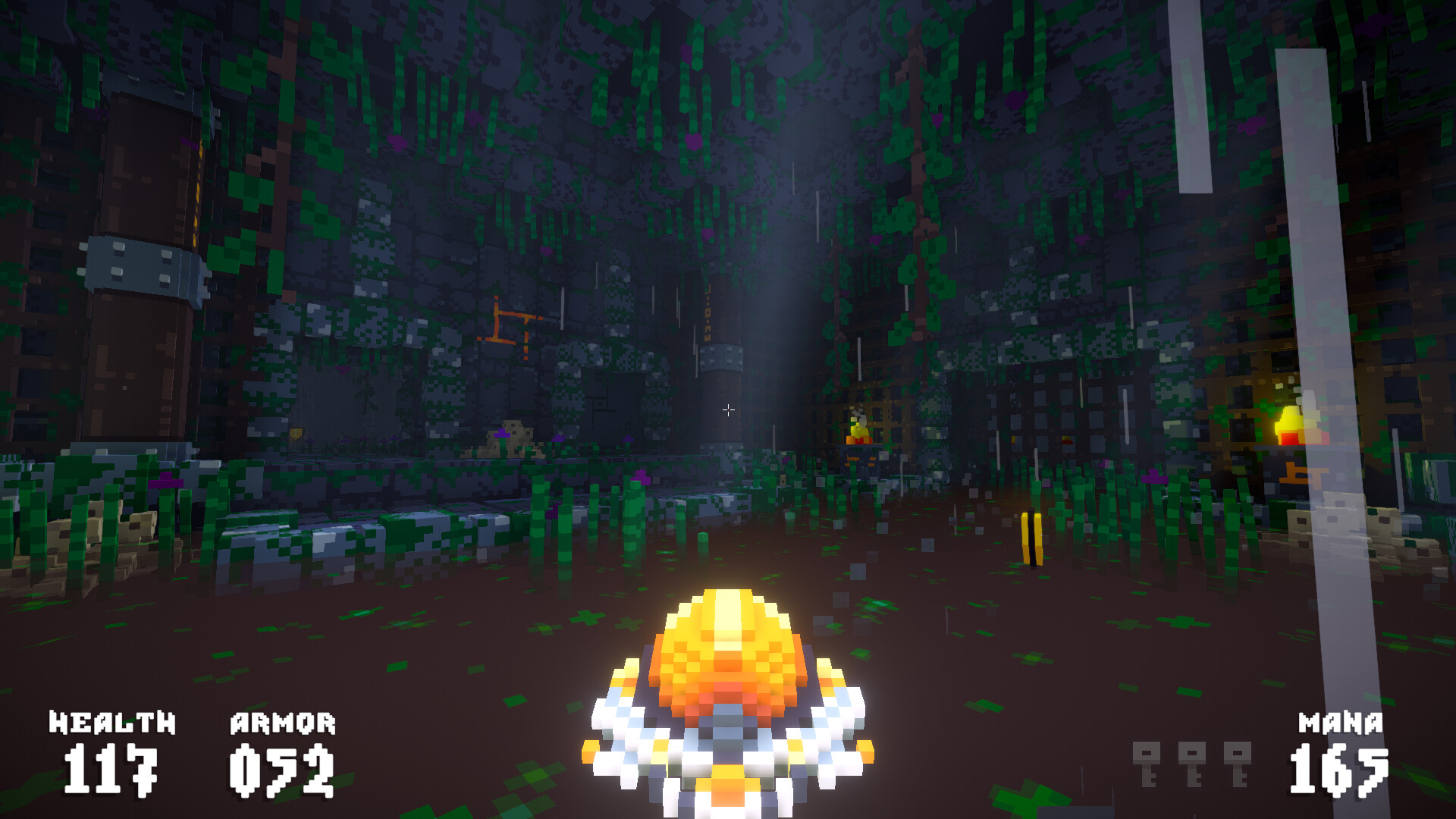Select the first key slot icon
This screenshot has height=819, width=1456.
(1147, 764)
